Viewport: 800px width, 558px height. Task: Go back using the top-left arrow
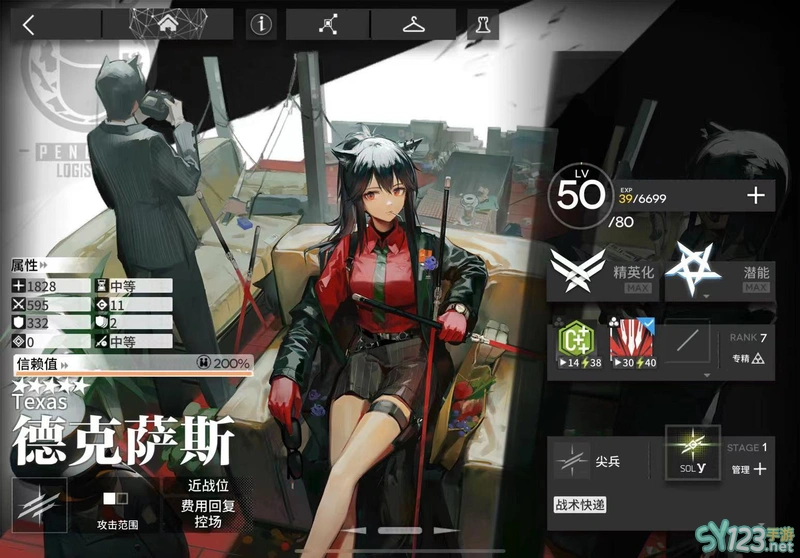click(28, 25)
